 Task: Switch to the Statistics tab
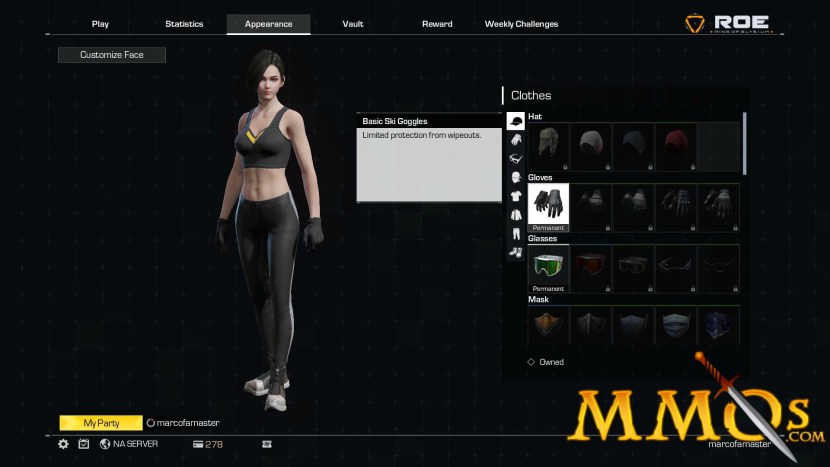(184, 24)
